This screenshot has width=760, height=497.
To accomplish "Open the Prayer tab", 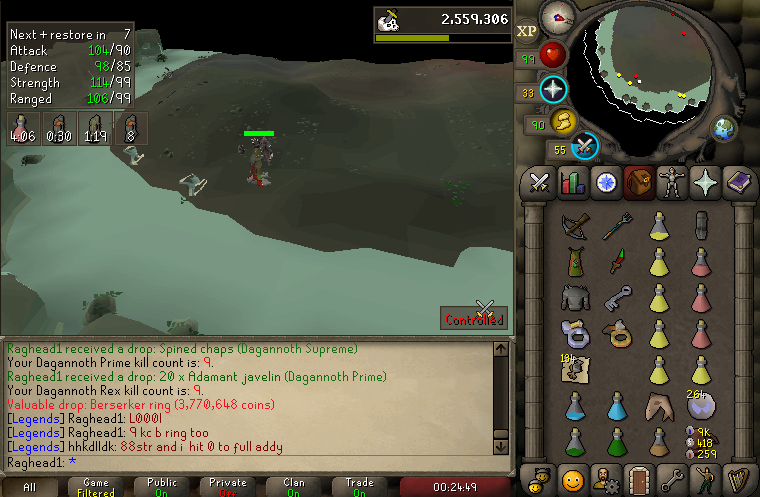I will [705, 183].
